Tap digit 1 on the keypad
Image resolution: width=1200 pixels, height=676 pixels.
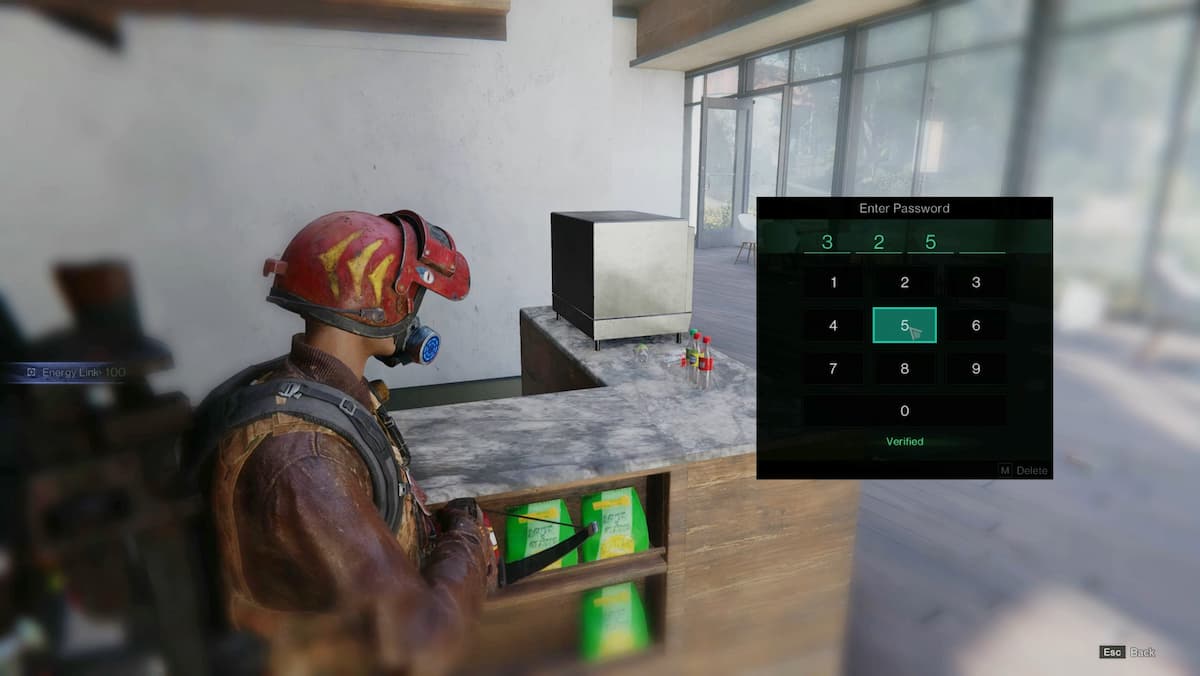coord(833,282)
